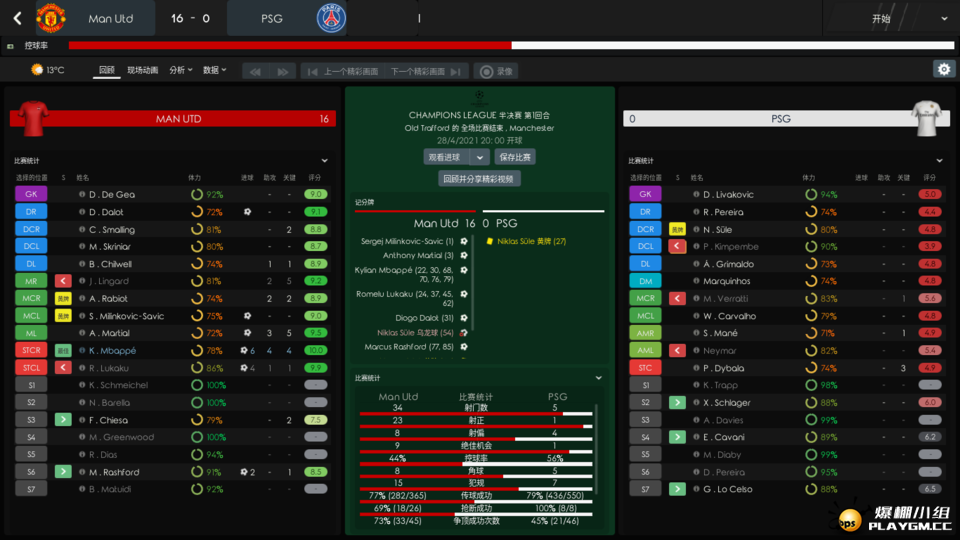Image resolution: width=960 pixels, height=540 pixels.
Task: Select K. Mbappé in Man Utd list
Action: click(x=112, y=351)
